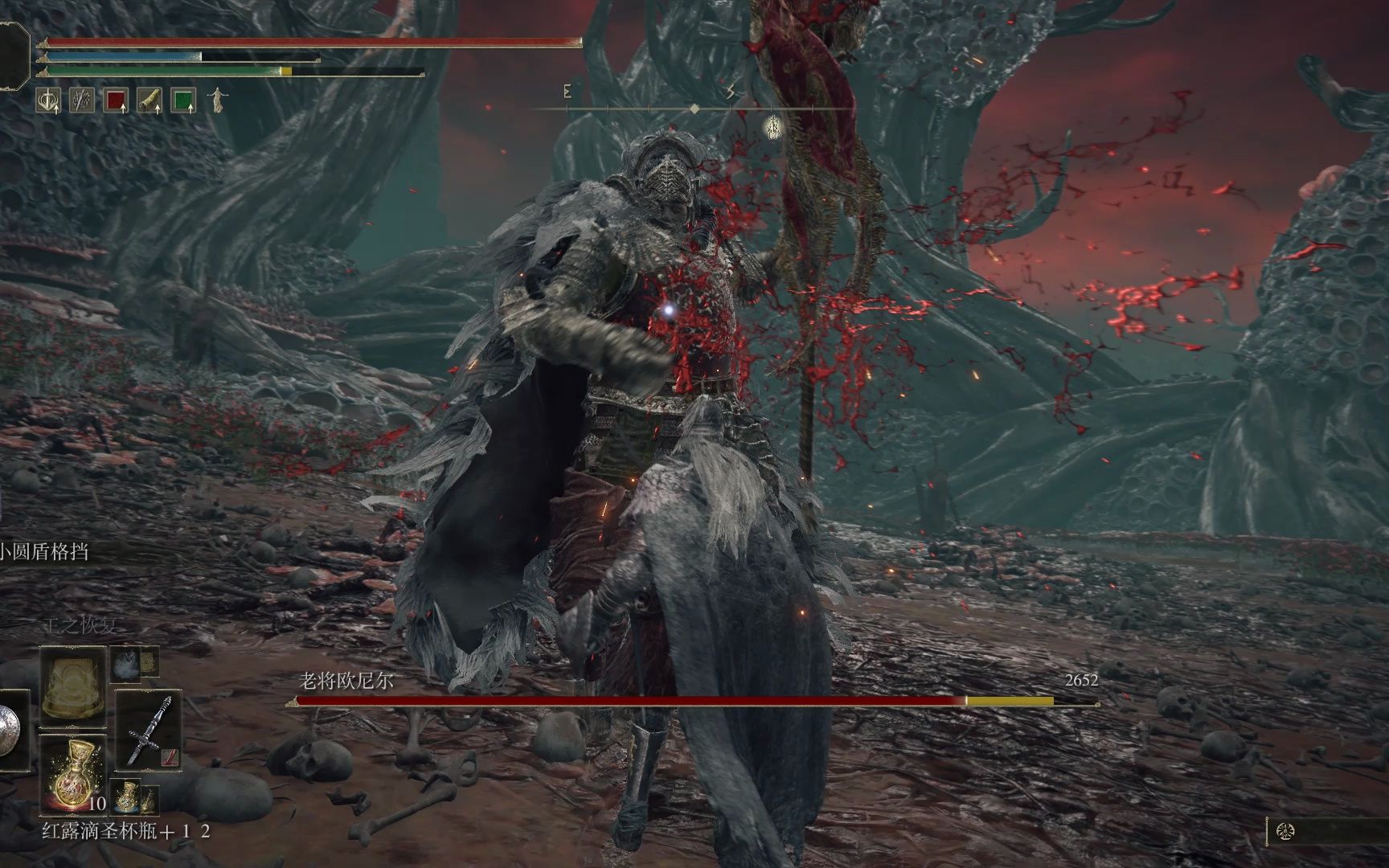Click the horn-shaped buff status icon
Screen dimensions: 1389x868
(150, 100)
